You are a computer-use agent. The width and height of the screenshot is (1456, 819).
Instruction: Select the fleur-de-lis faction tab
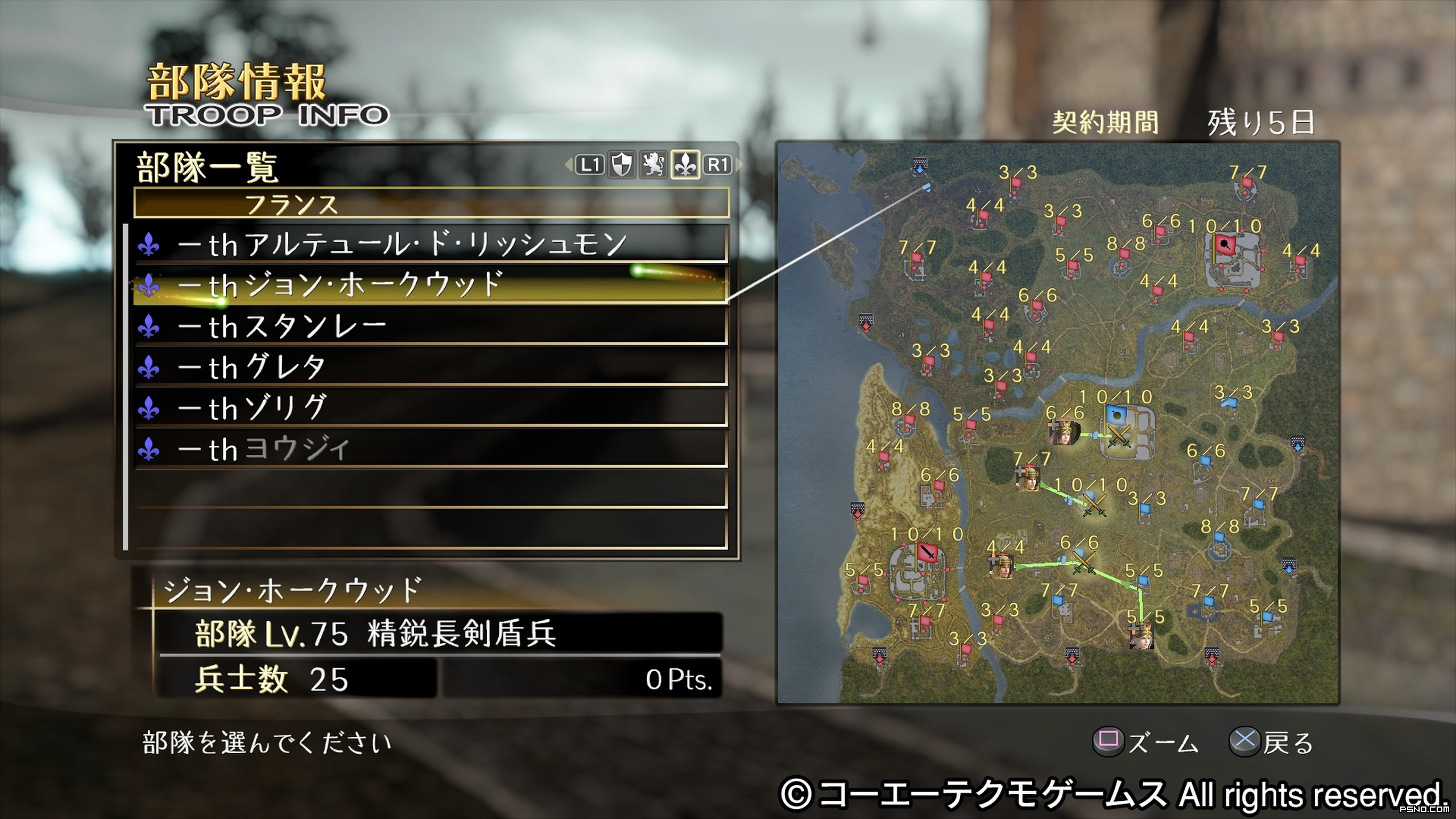[685, 165]
